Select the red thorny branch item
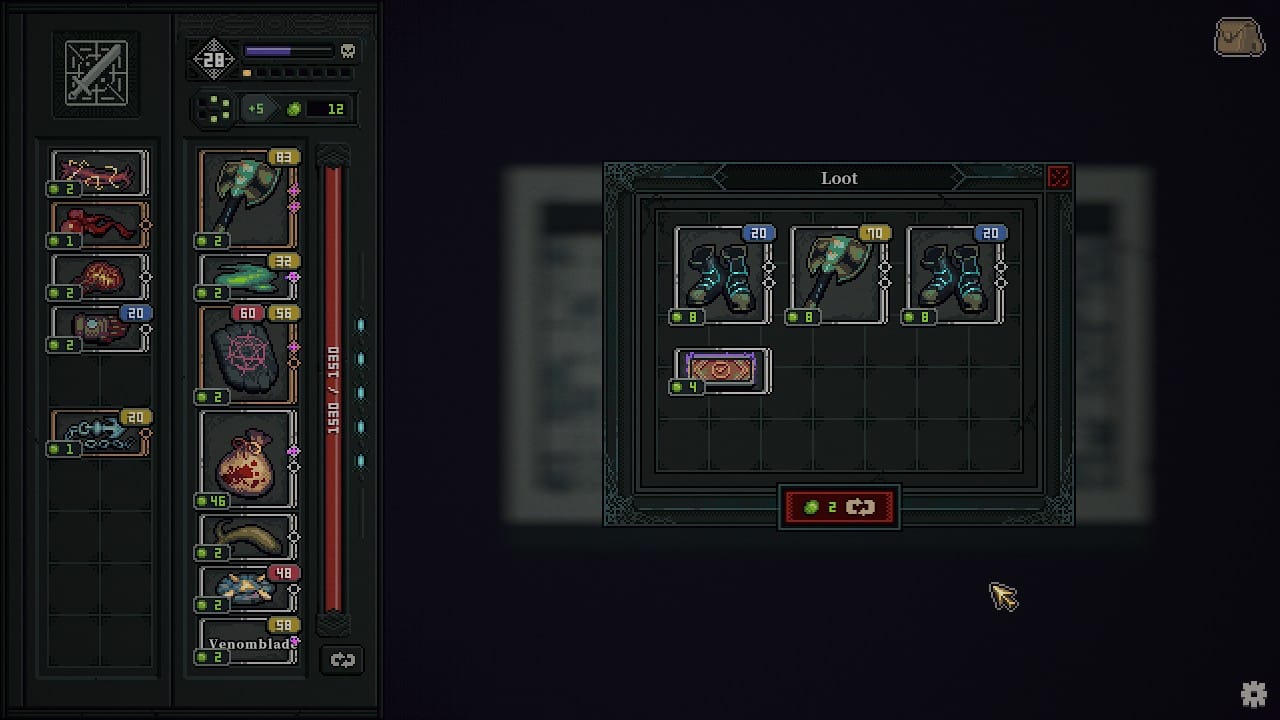The image size is (1280, 720). click(x=98, y=173)
